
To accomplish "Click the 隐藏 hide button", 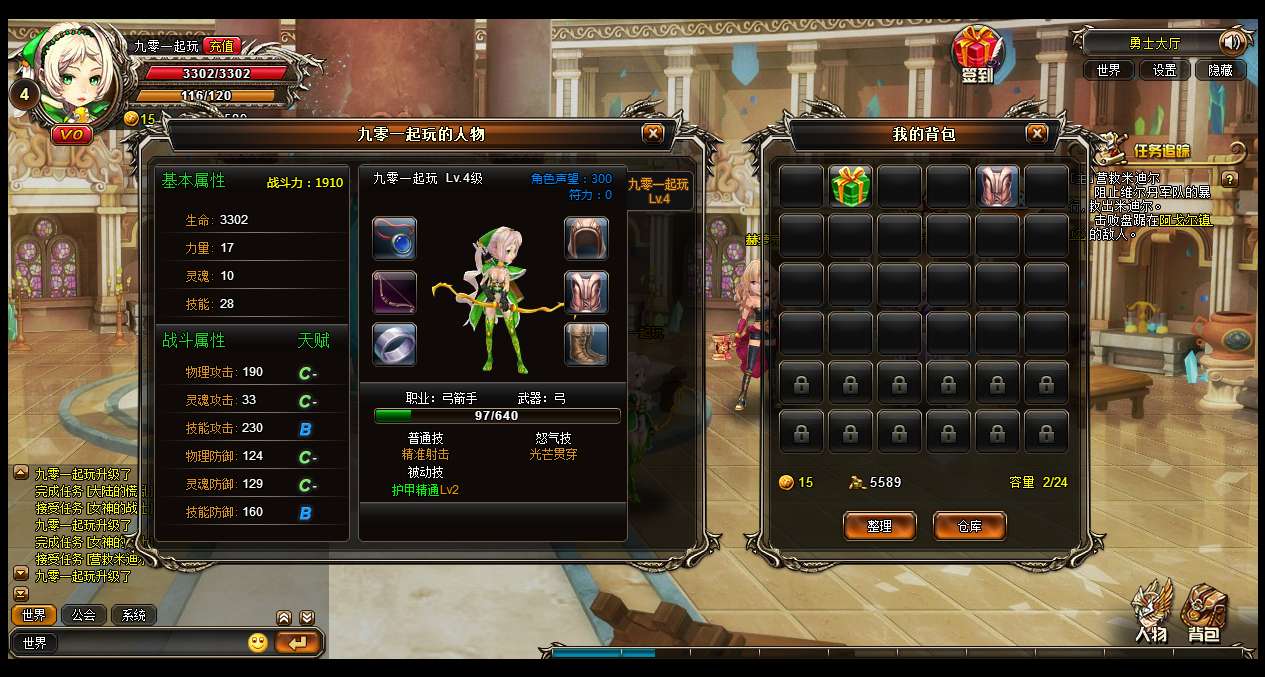I will (x=1220, y=70).
